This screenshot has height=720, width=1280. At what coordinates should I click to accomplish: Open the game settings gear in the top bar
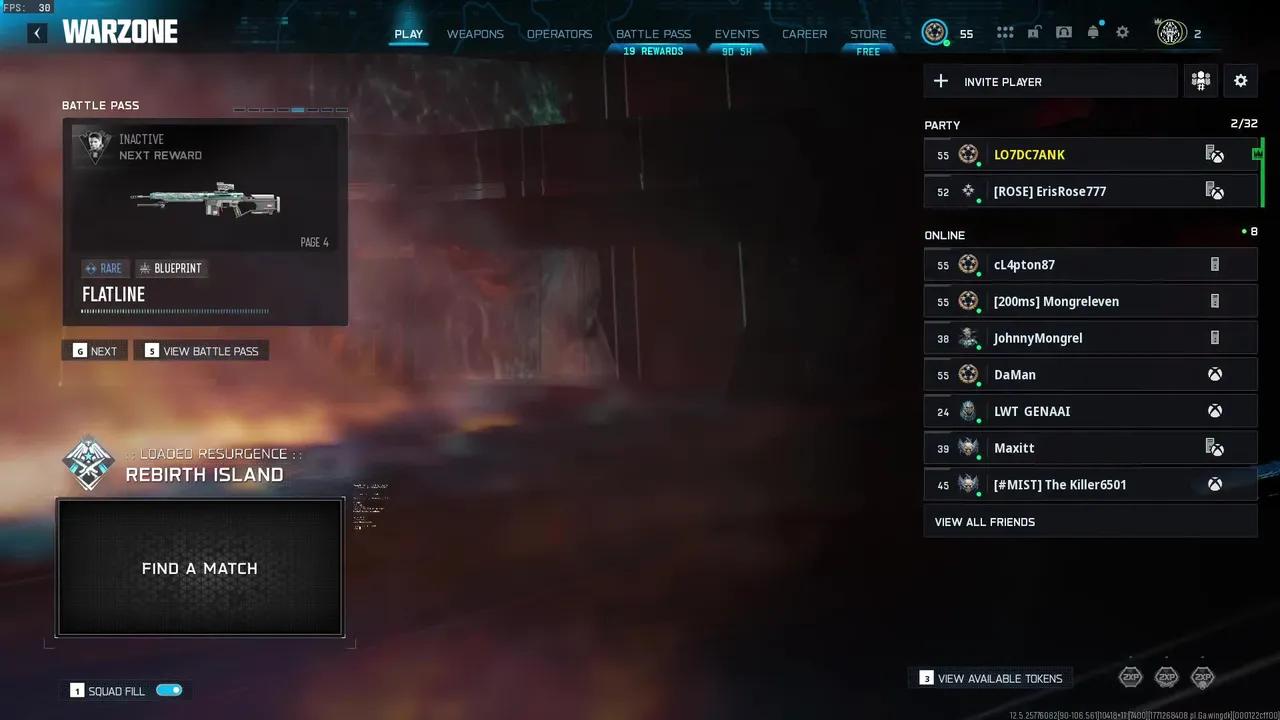[x=1122, y=31]
